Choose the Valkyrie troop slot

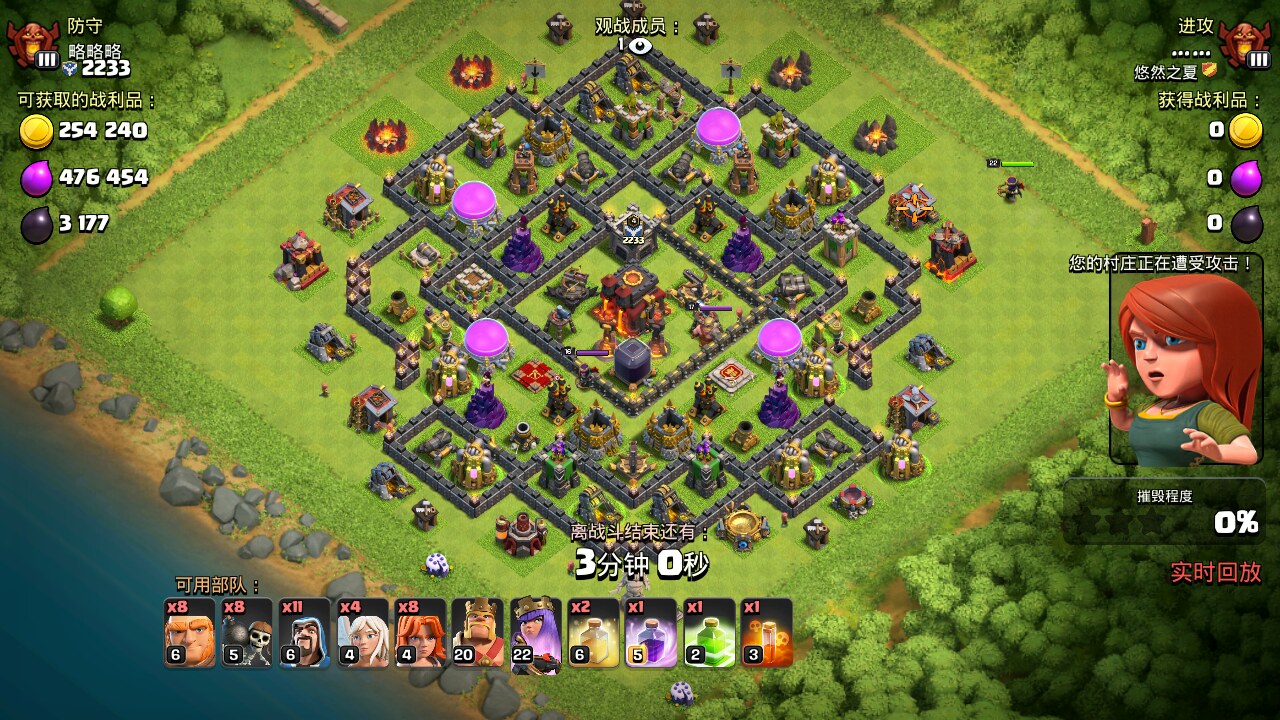[421, 633]
